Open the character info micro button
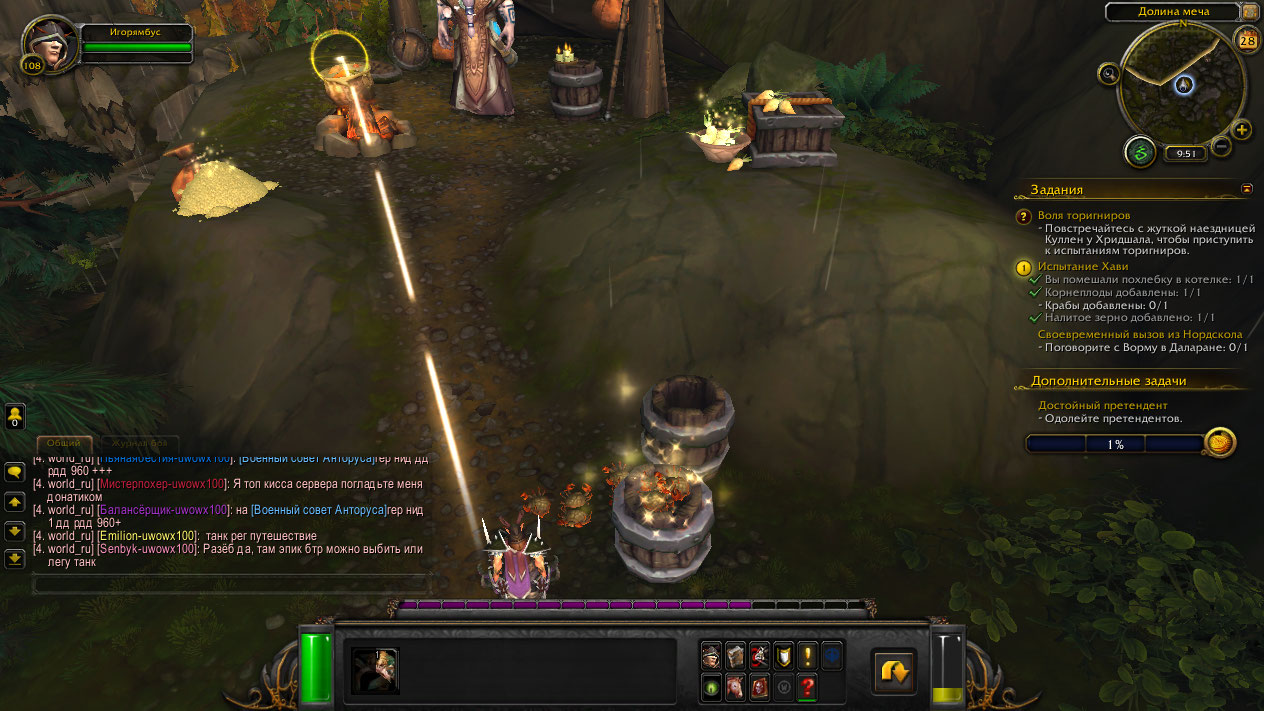 (711, 656)
